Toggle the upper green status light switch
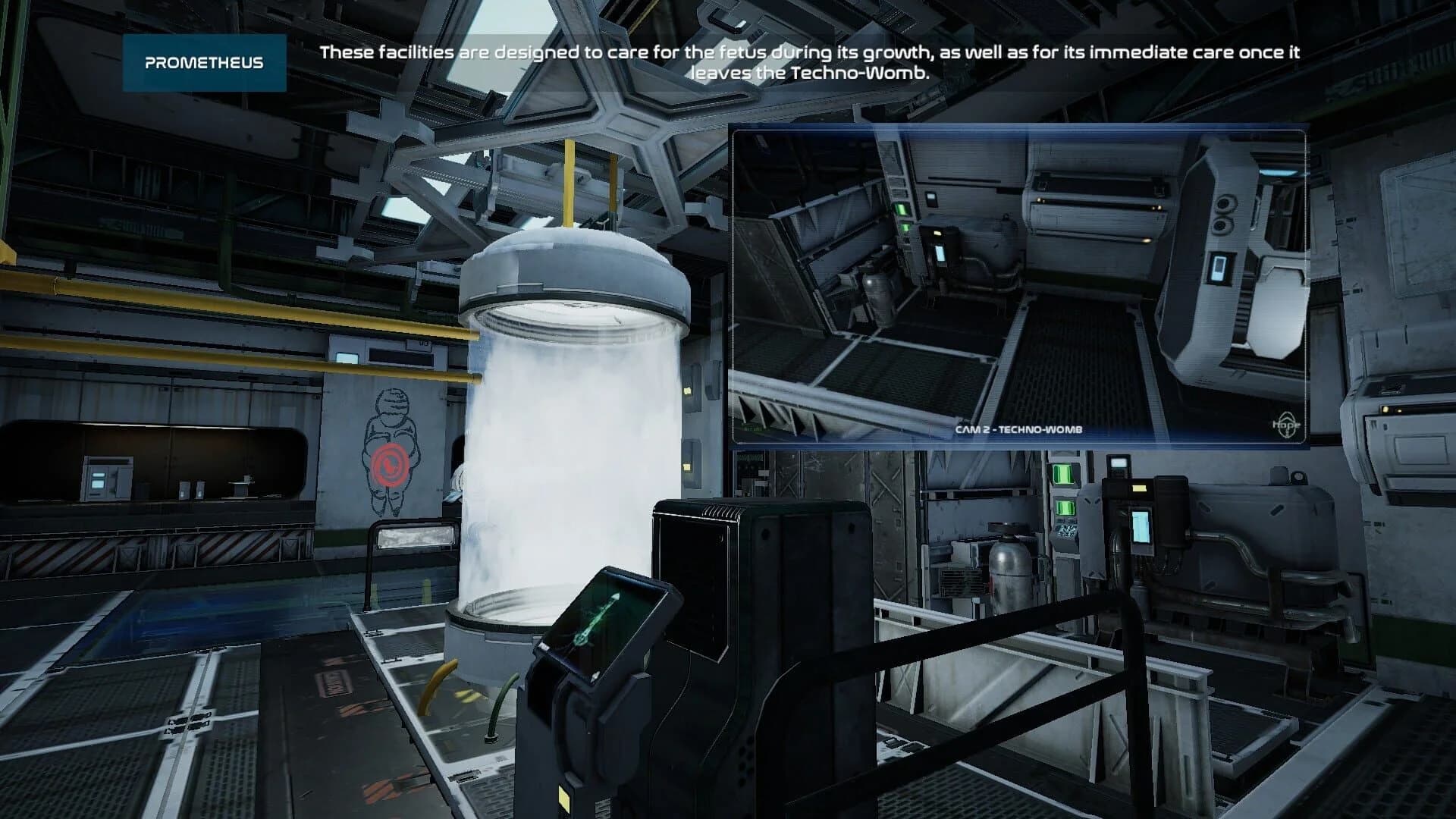Screen dimensions: 1456x819 tap(1062, 475)
